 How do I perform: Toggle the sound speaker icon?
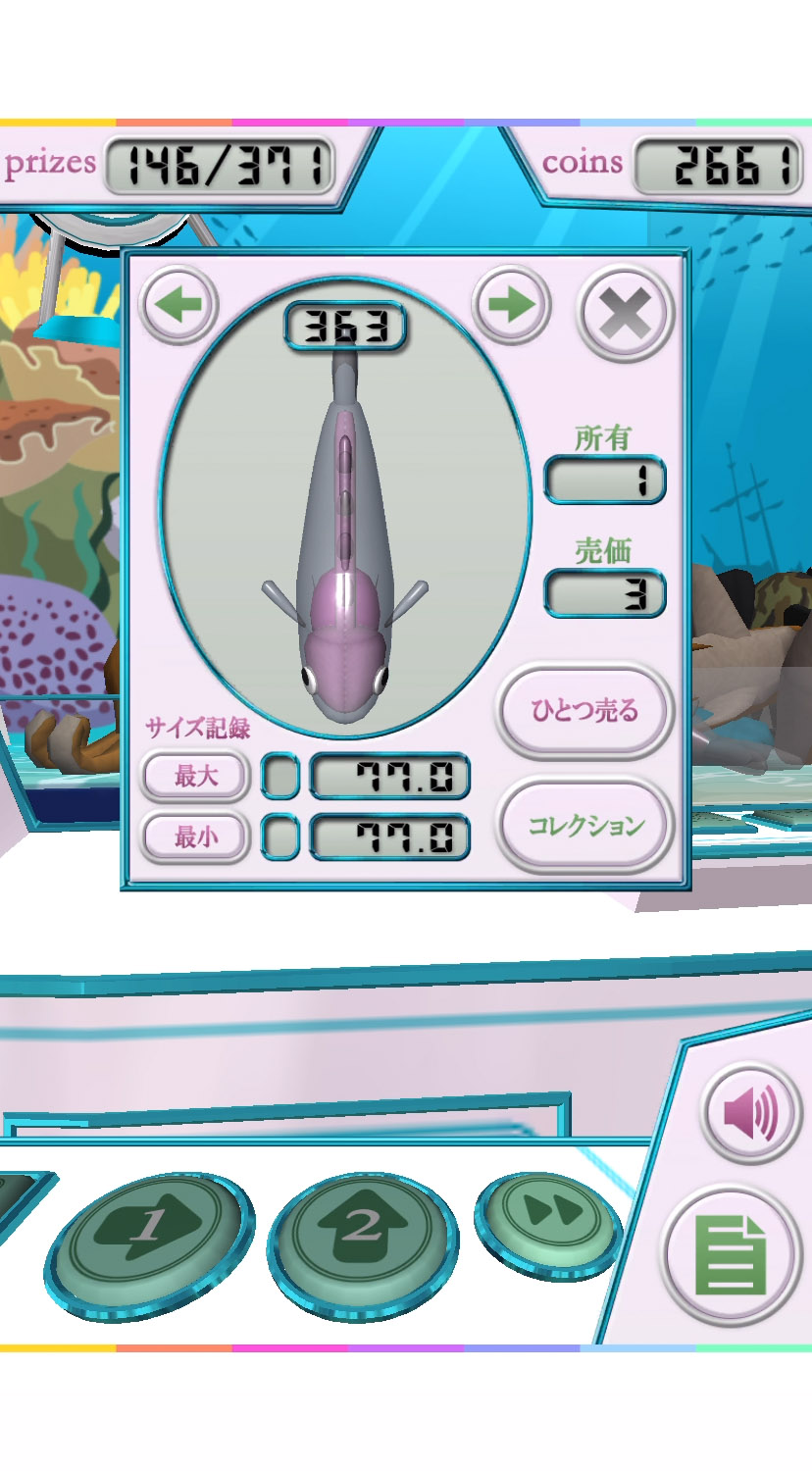click(x=752, y=1113)
